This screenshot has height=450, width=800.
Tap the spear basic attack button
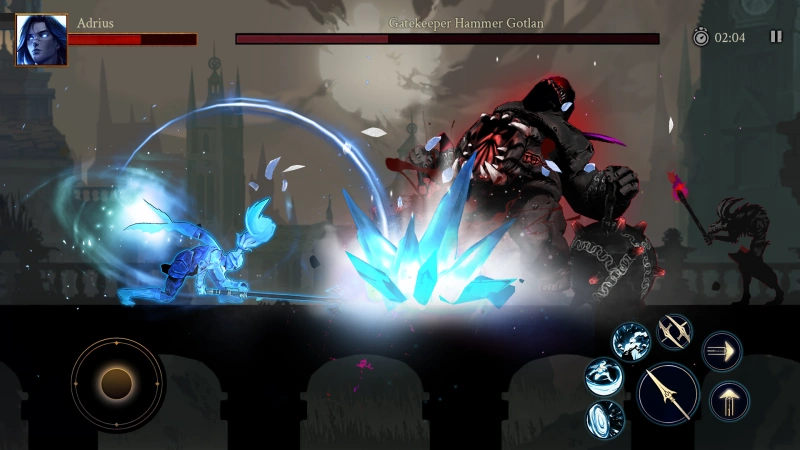pos(668,392)
